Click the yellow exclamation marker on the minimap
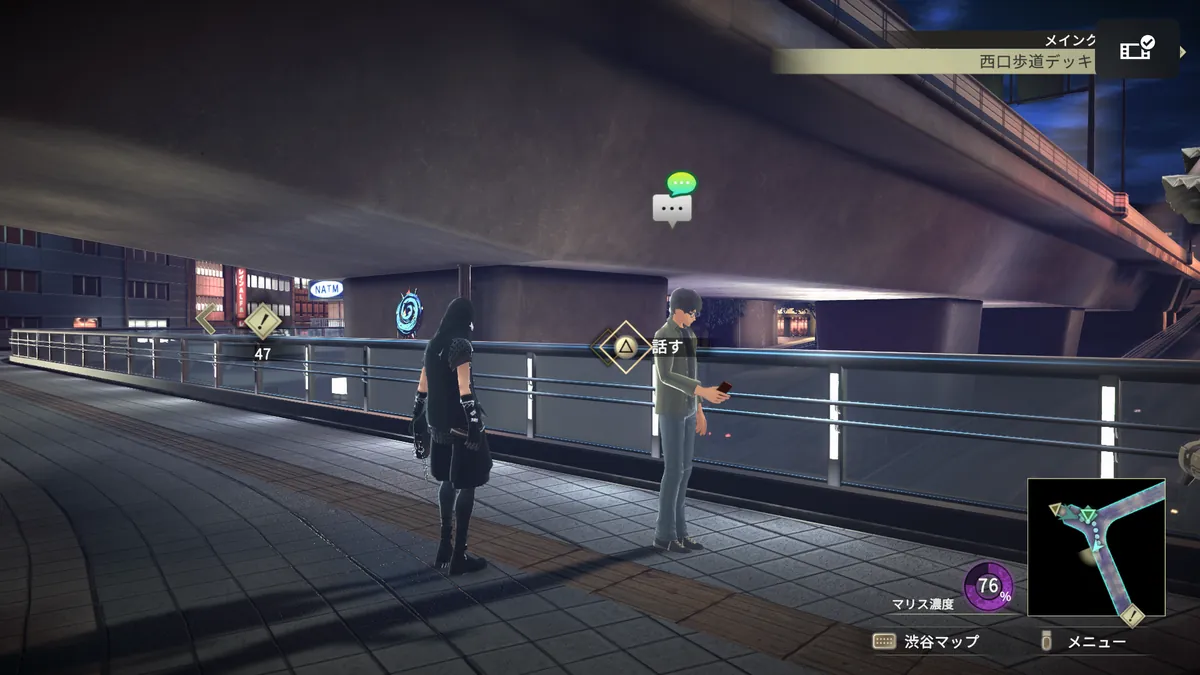1200x675 pixels. pos(1132,616)
